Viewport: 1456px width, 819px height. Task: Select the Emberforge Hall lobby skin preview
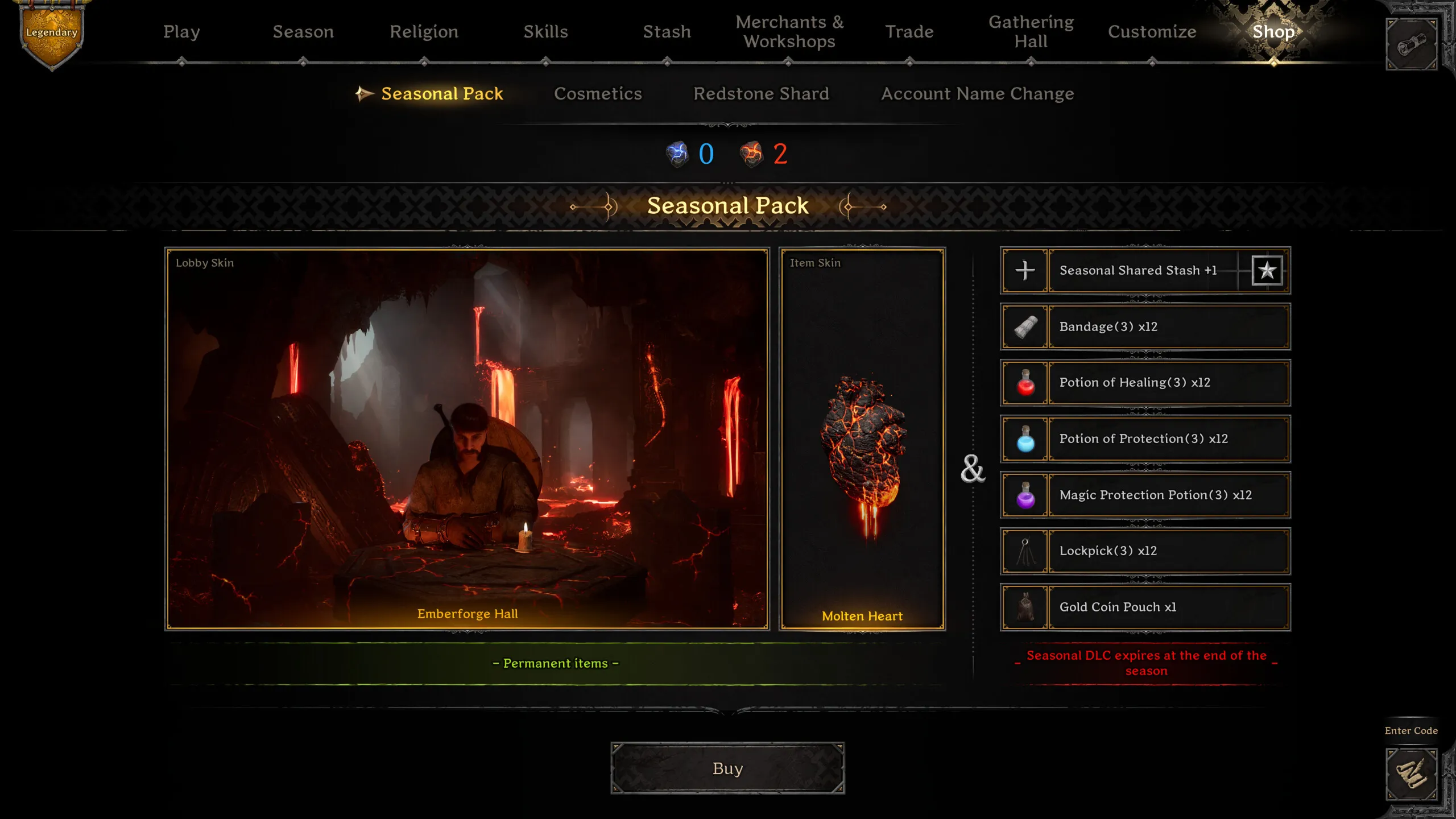pyautogui.click(x=467, y=439)
